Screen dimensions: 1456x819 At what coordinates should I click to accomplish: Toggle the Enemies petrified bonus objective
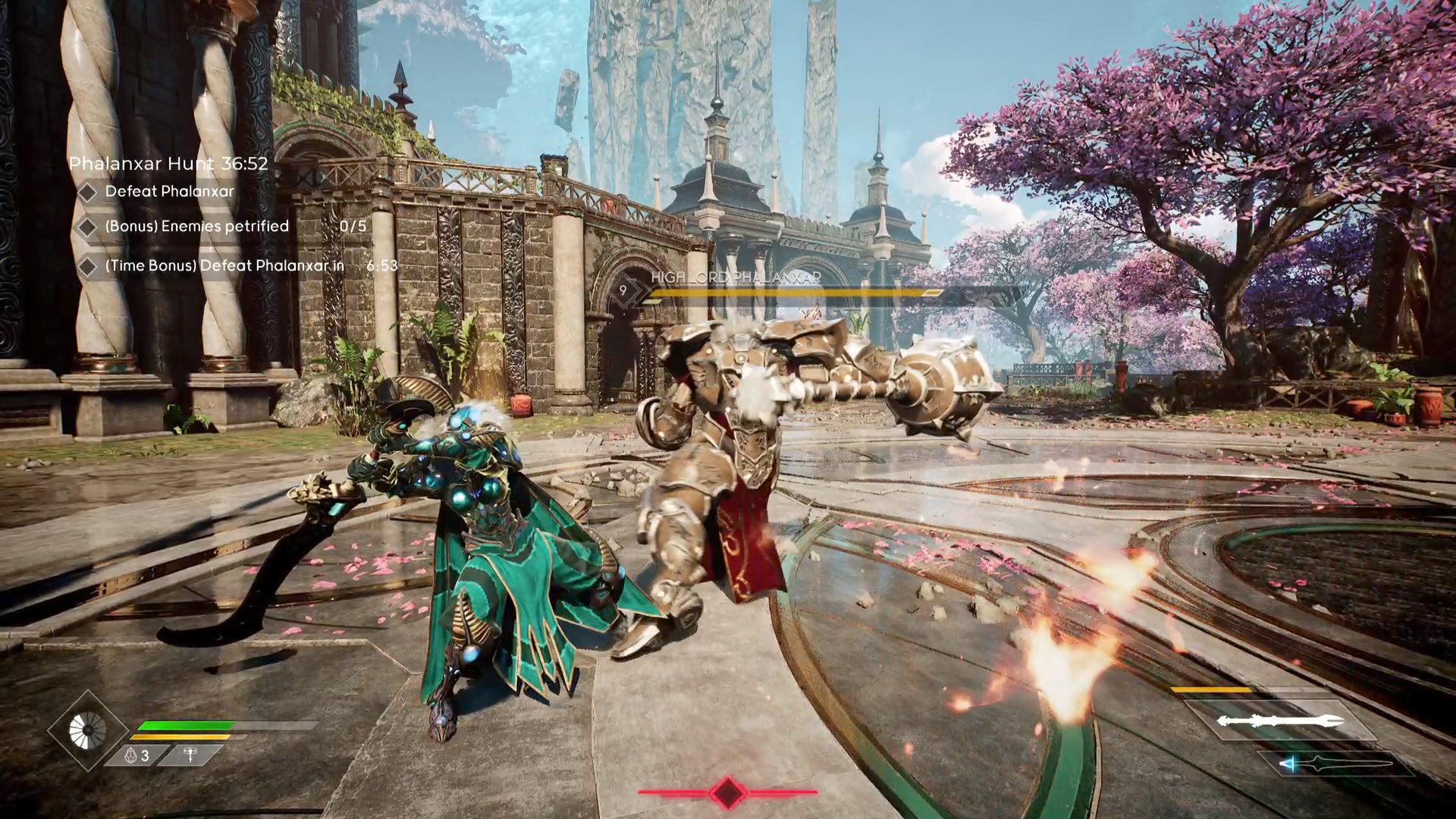click(86, 227)
